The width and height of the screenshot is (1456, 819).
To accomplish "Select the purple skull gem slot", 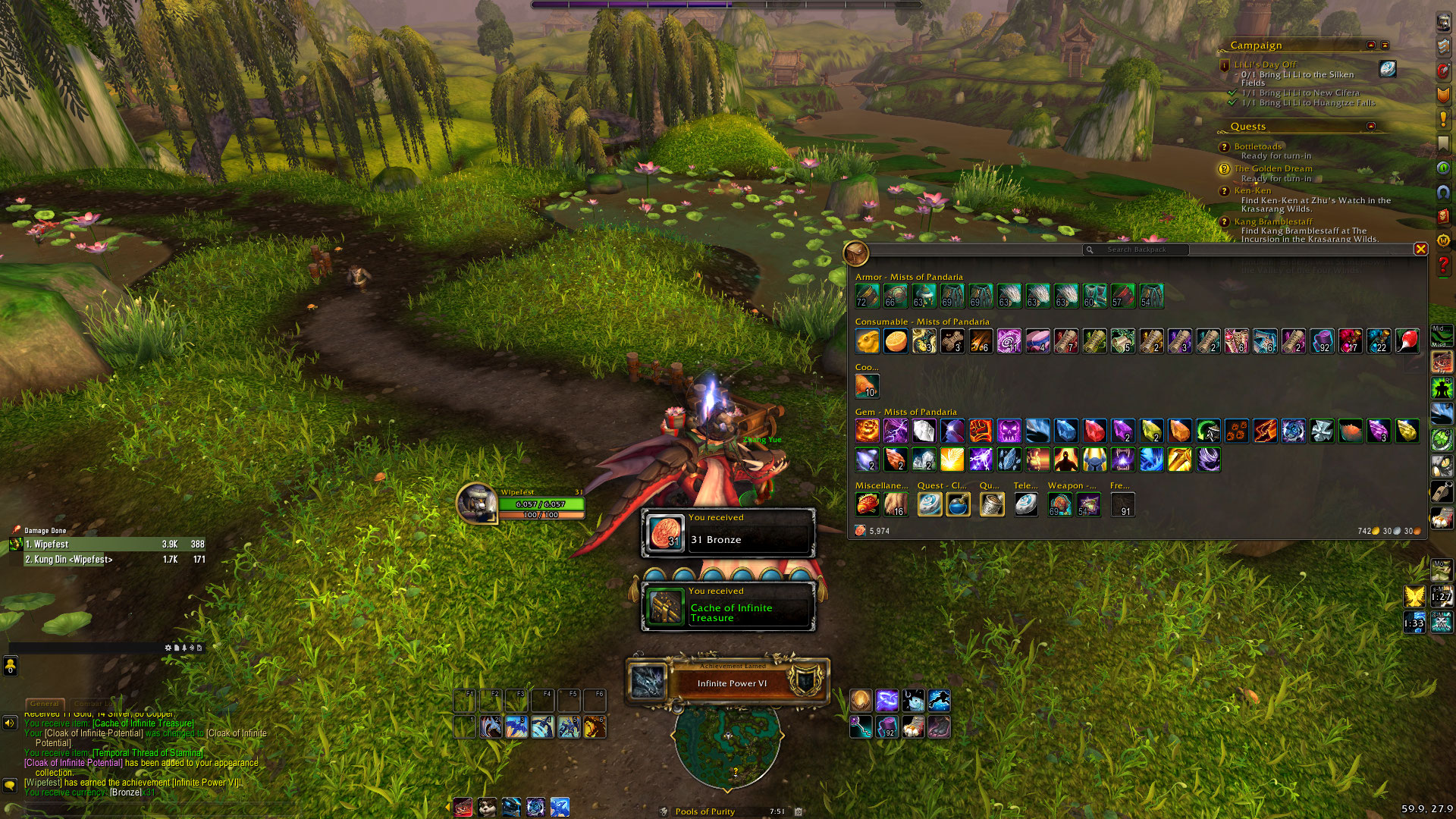I will tap(1009, 431).
